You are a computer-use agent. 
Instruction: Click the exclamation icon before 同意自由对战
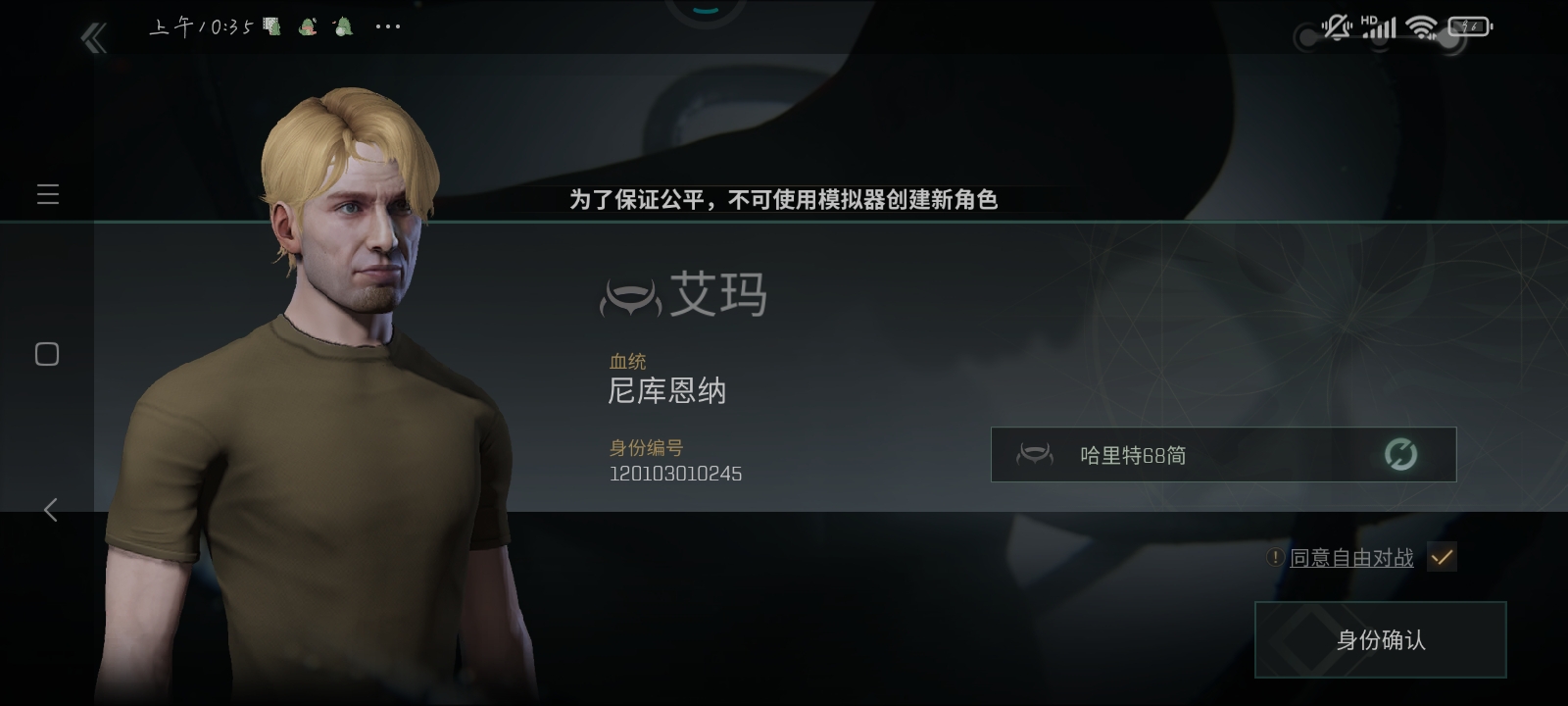click(x=1273, y=556)
